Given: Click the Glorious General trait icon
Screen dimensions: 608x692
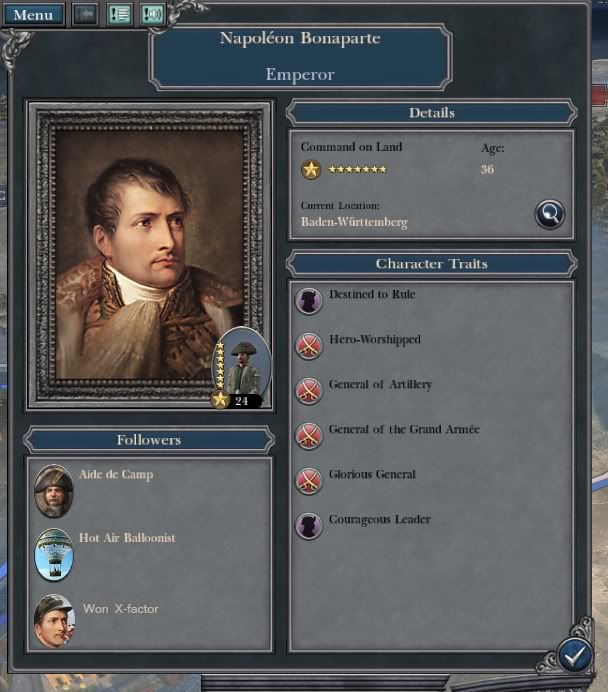Looking at the screenshot, I should click(x=309, y=480).
